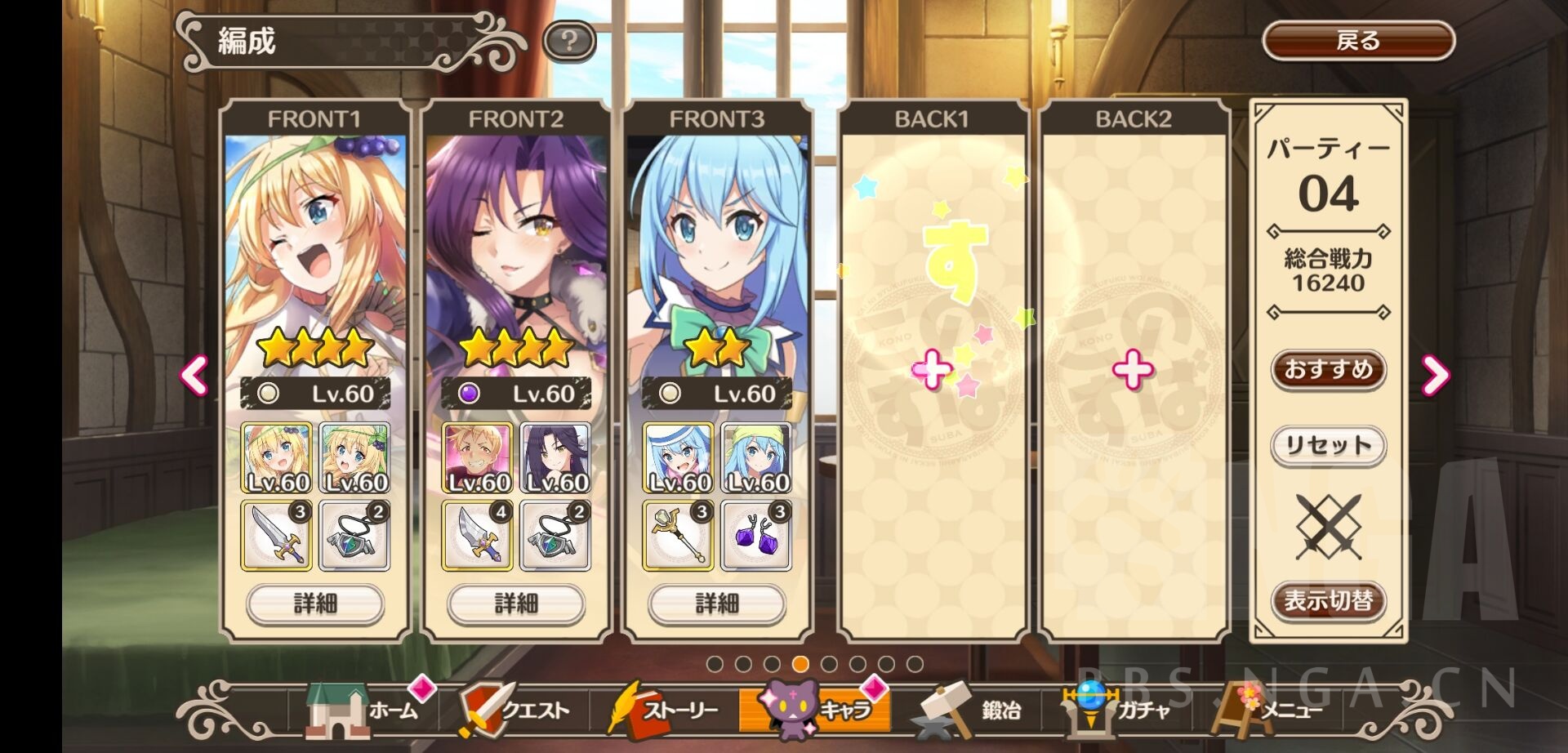
Task: Select the staff weapon slot in FRONT3
Action: point(678,536)
